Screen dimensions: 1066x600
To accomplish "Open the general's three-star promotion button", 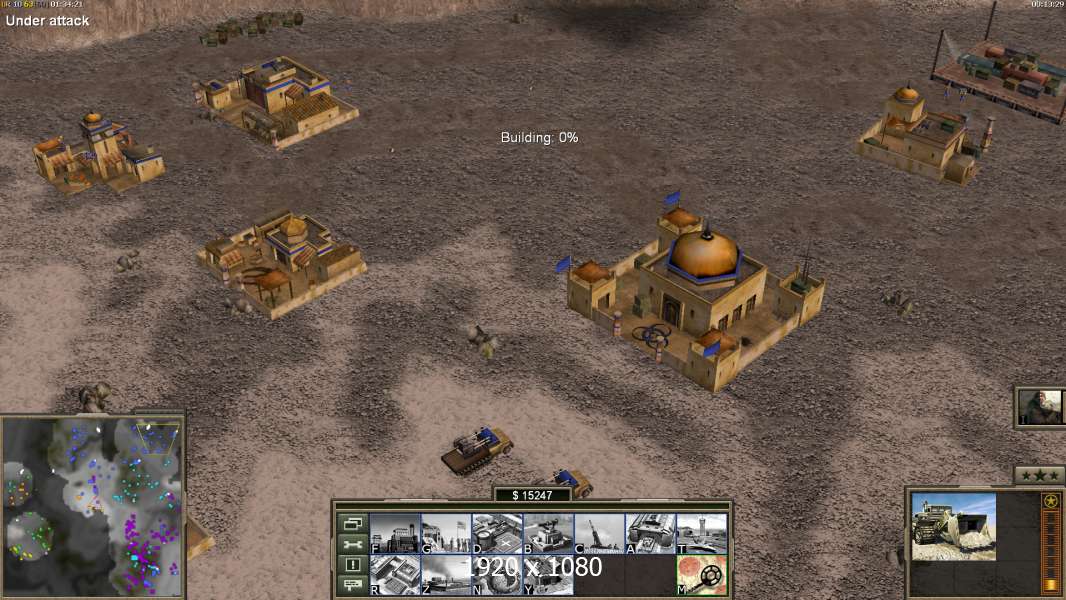I will click(1039, 475).
